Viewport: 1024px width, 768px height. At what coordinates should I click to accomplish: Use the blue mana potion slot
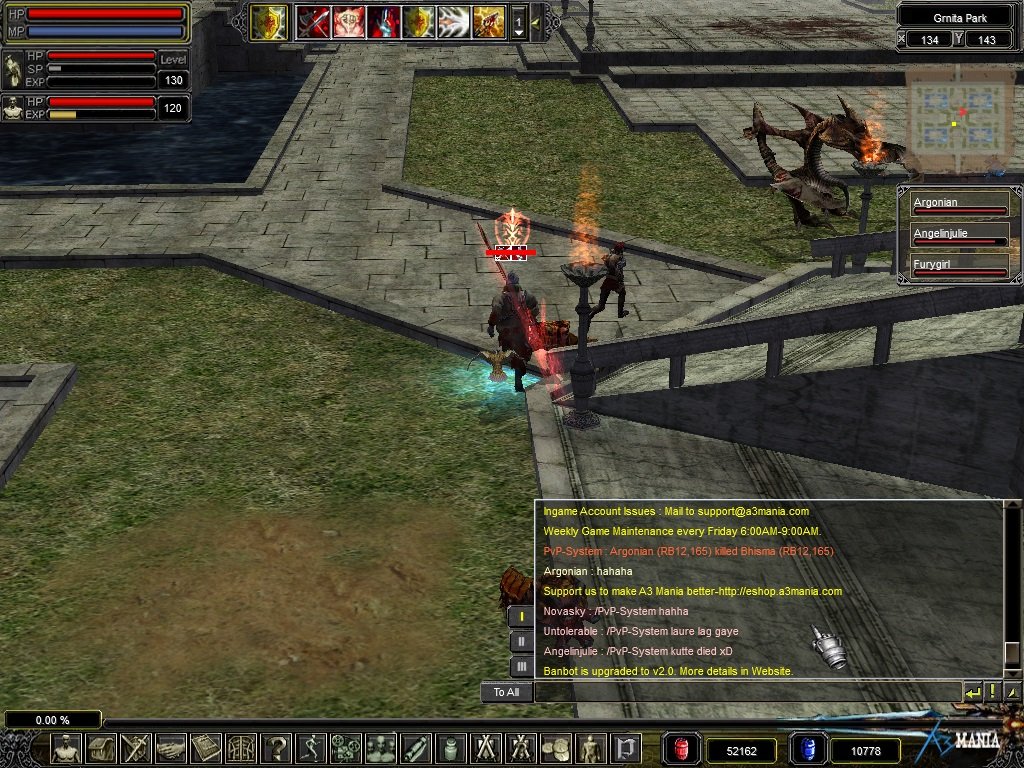point(807,749)
